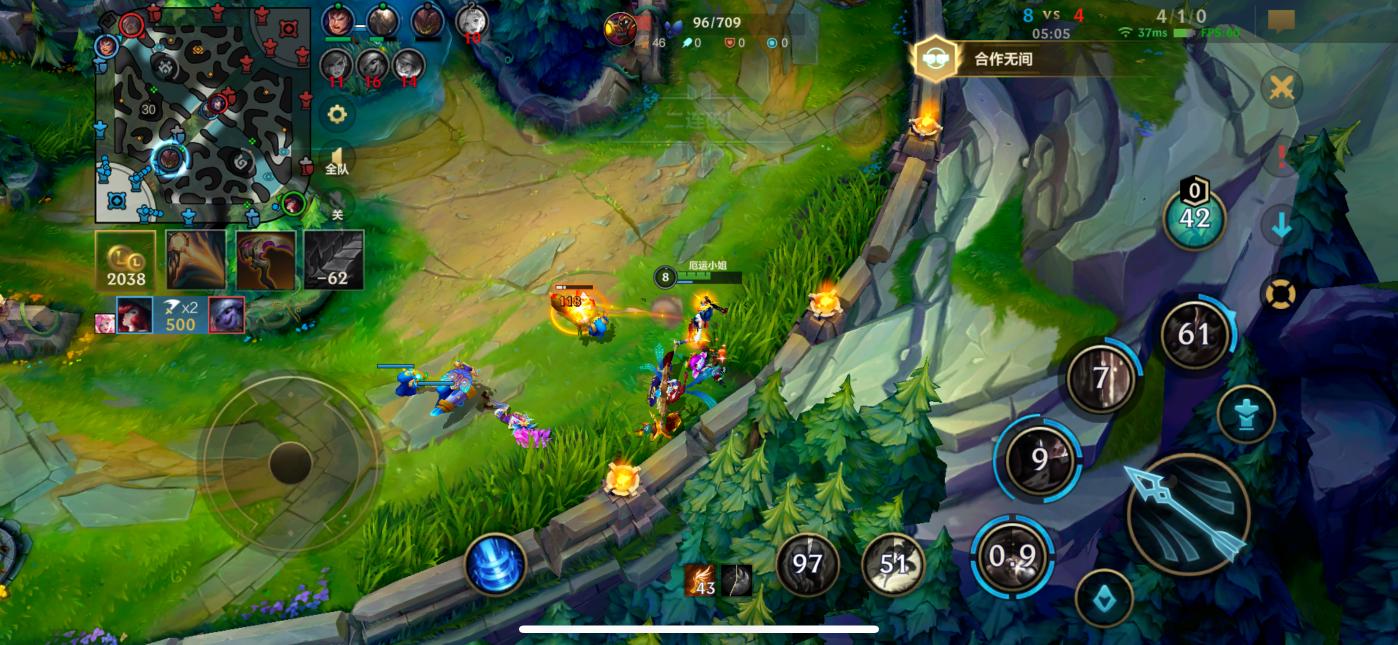Toggle the 全队 team voice speaker
This screenshot has height=645, width=1398.
pyautogui.click(x=337, y=160)
